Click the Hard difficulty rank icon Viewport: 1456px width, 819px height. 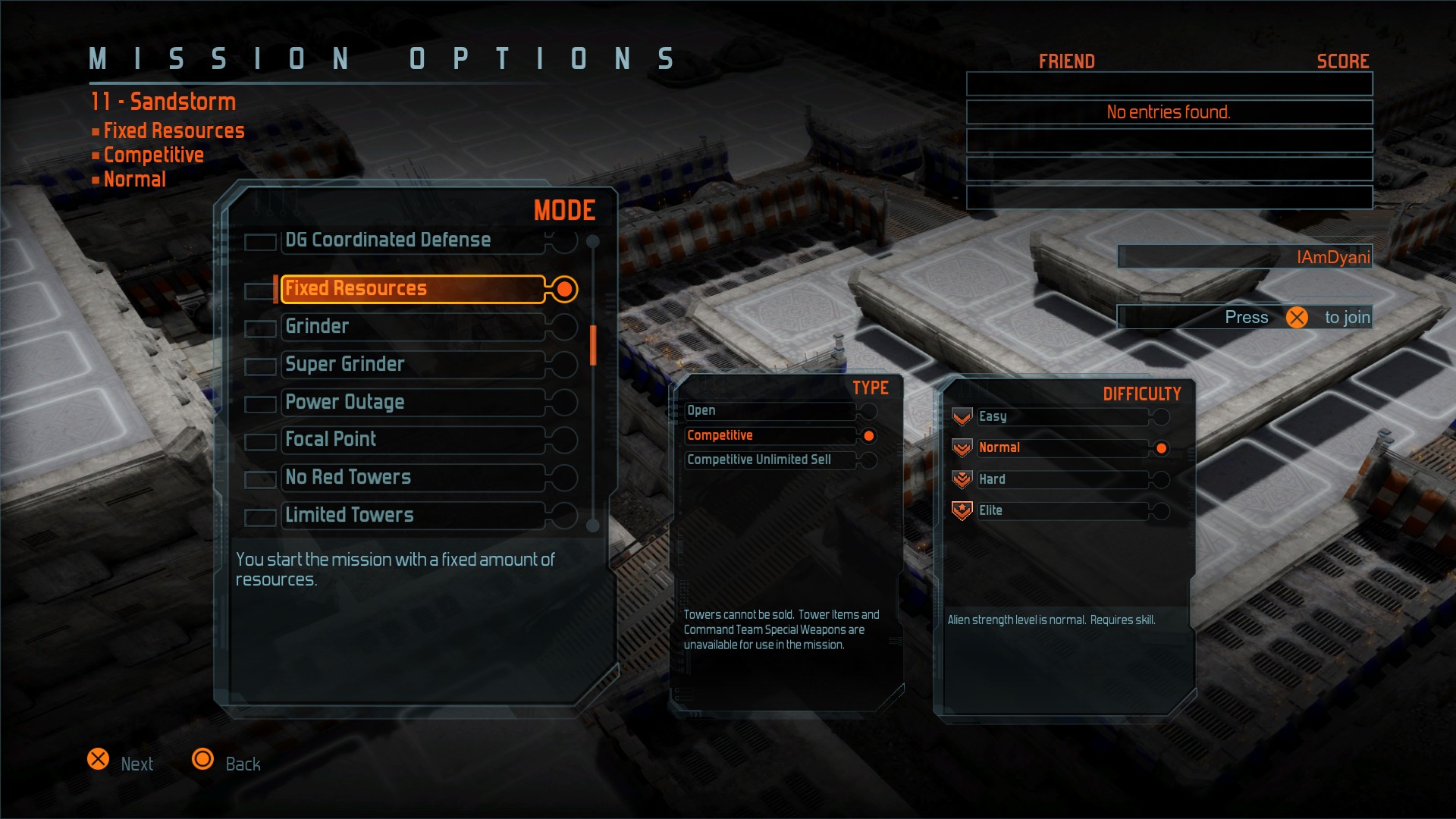click(x=962, y=479)
